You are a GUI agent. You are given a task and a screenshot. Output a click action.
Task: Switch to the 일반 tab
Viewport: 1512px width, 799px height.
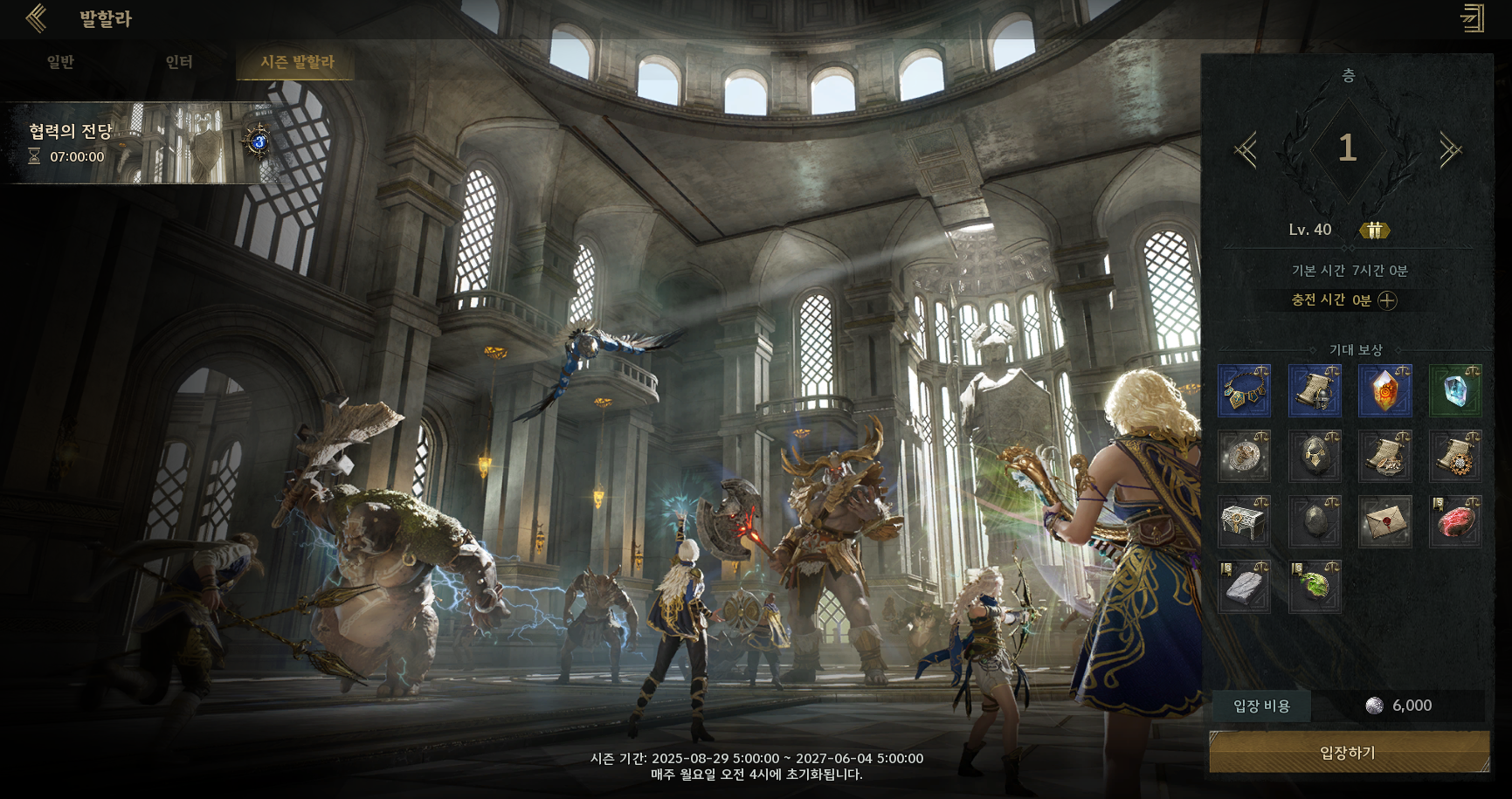point(60,62)
